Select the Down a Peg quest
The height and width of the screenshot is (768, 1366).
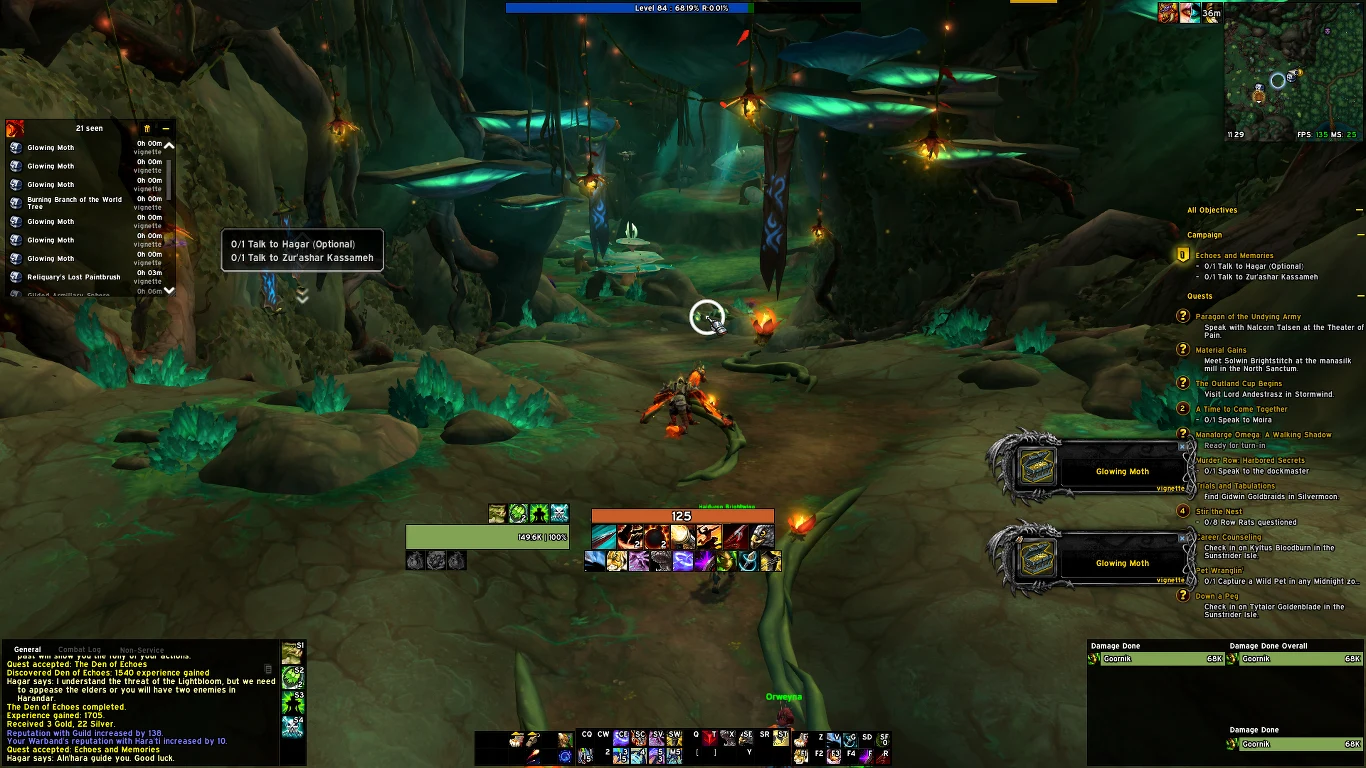[1216, 597]
